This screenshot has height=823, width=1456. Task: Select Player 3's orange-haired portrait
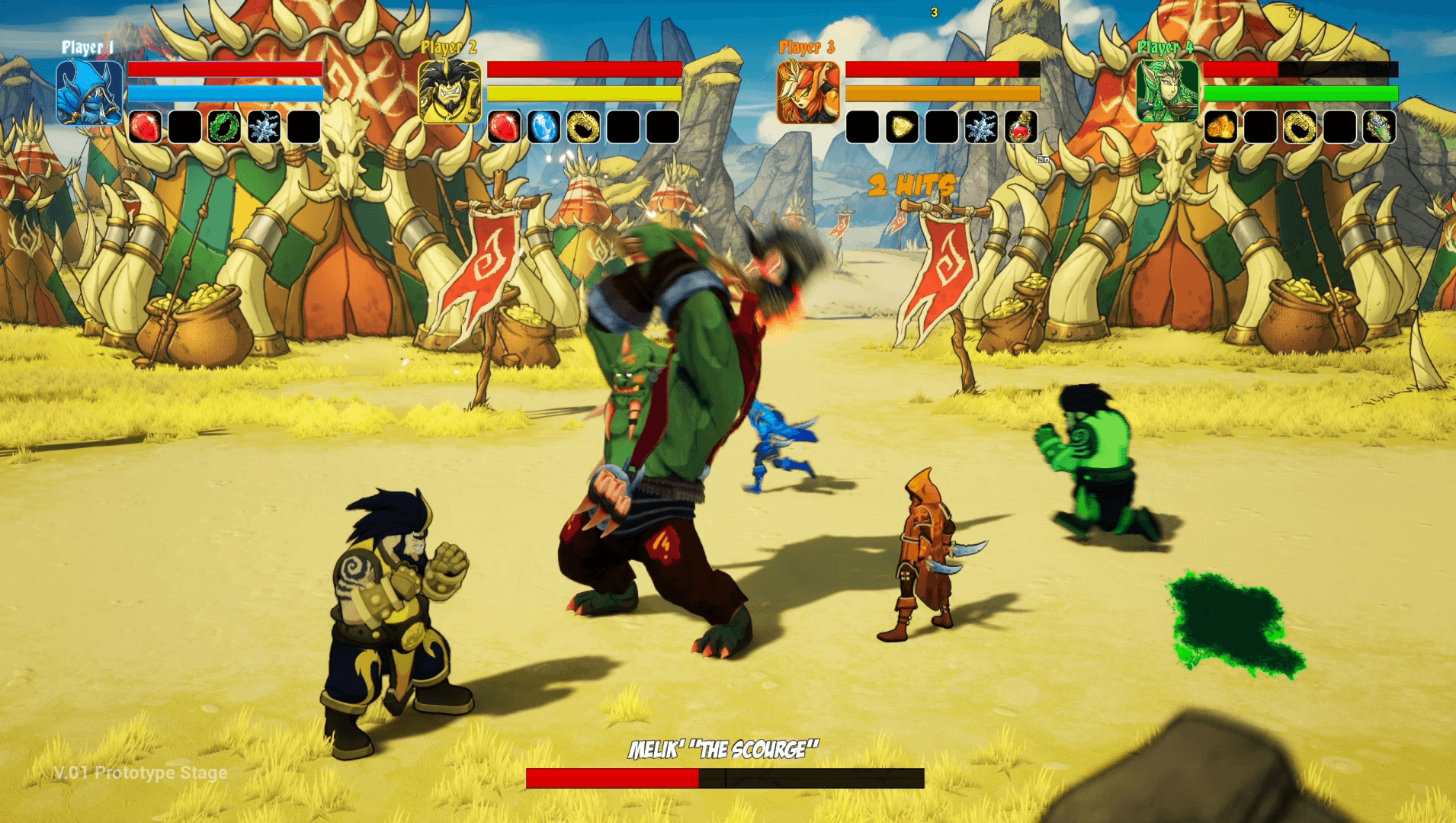click(808, 93)
